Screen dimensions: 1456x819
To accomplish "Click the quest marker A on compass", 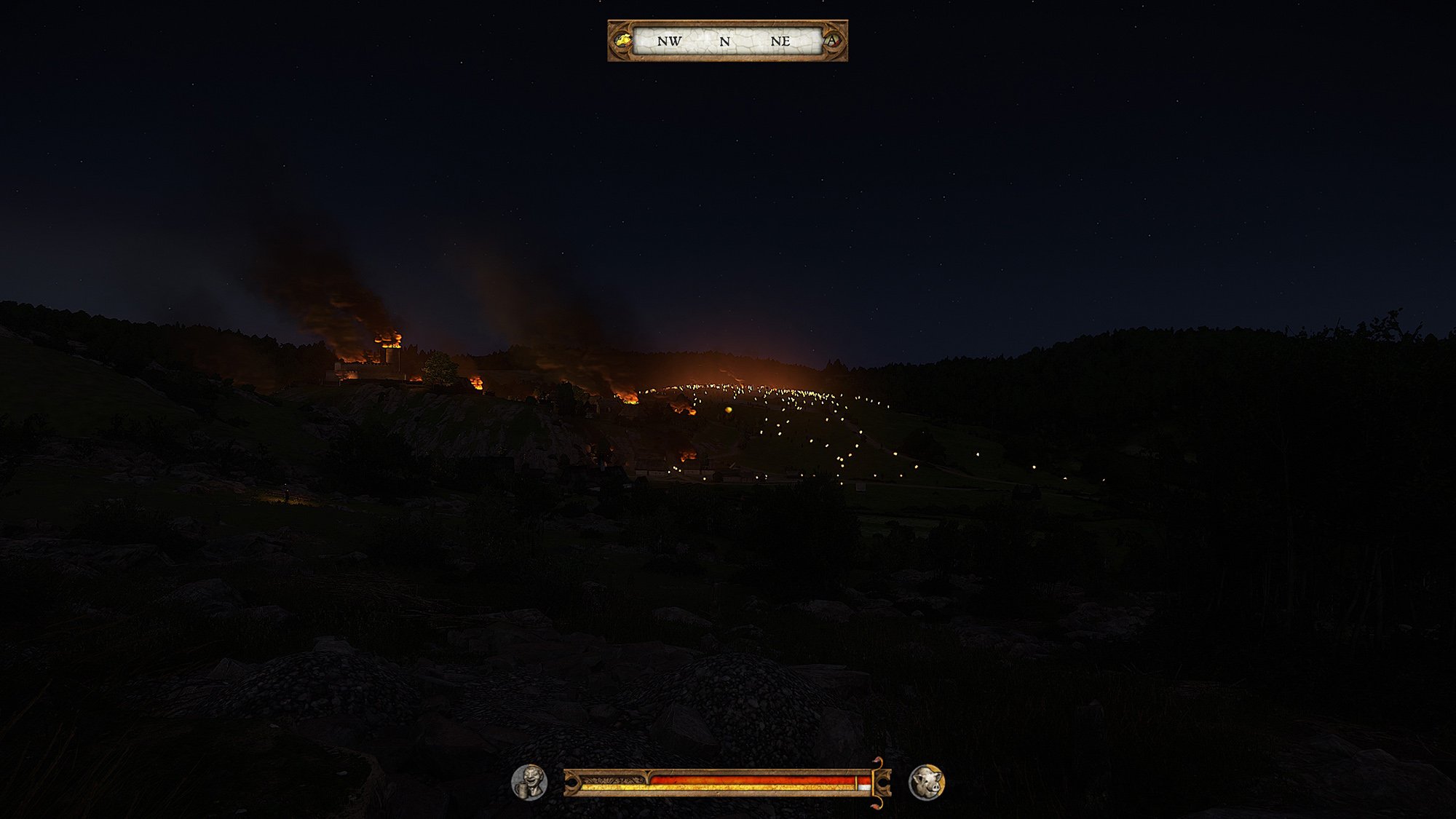I will click(832, 41).
